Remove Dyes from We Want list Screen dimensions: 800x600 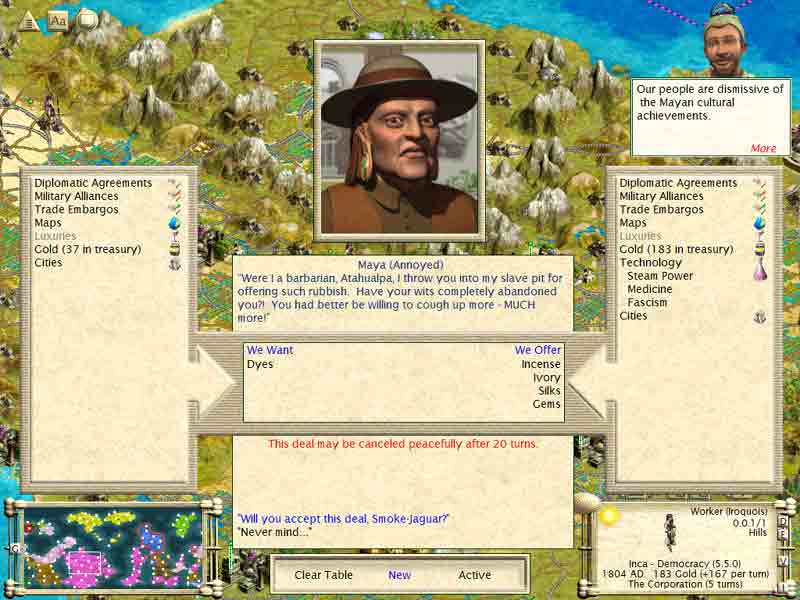coord(260,364)
